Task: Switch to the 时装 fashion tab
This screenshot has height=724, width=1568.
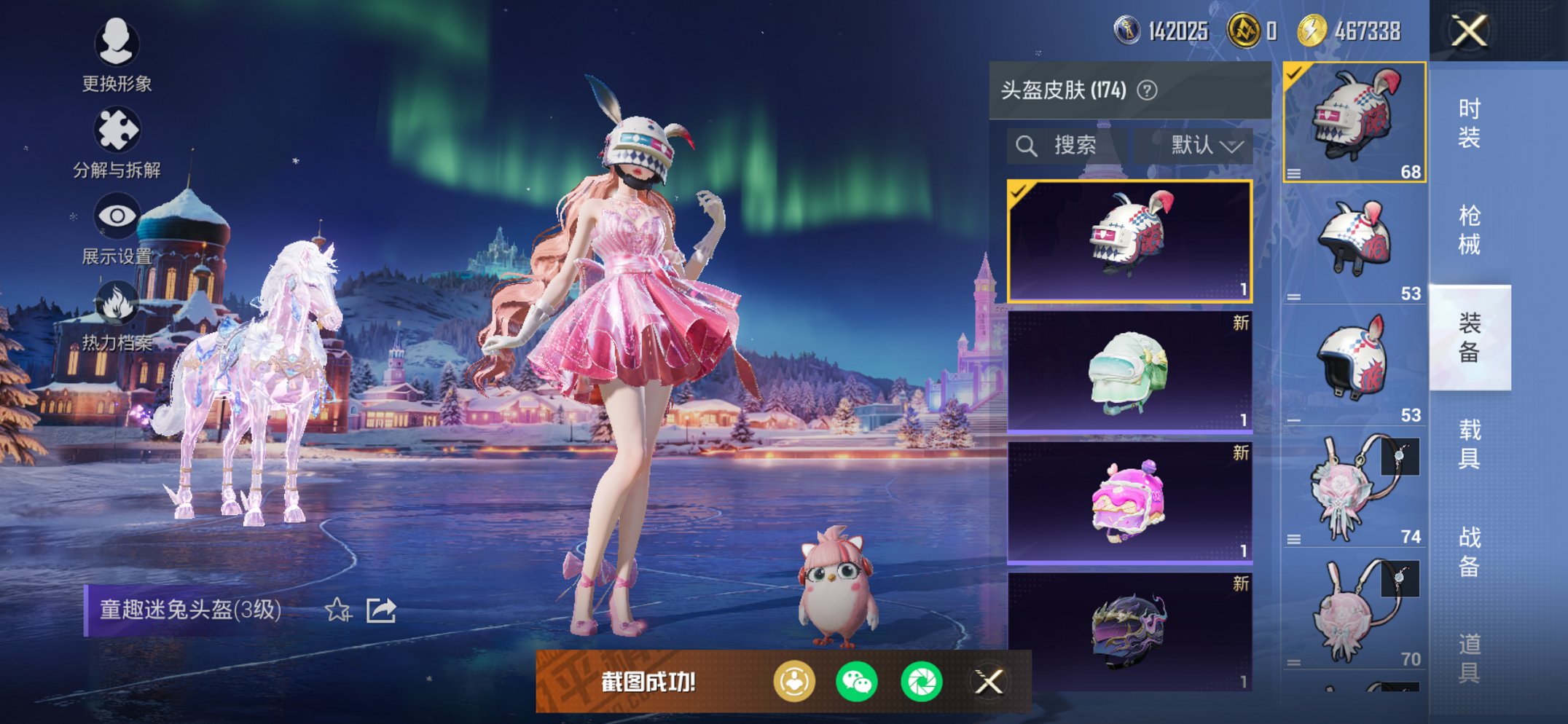Action: point(1472,124)
